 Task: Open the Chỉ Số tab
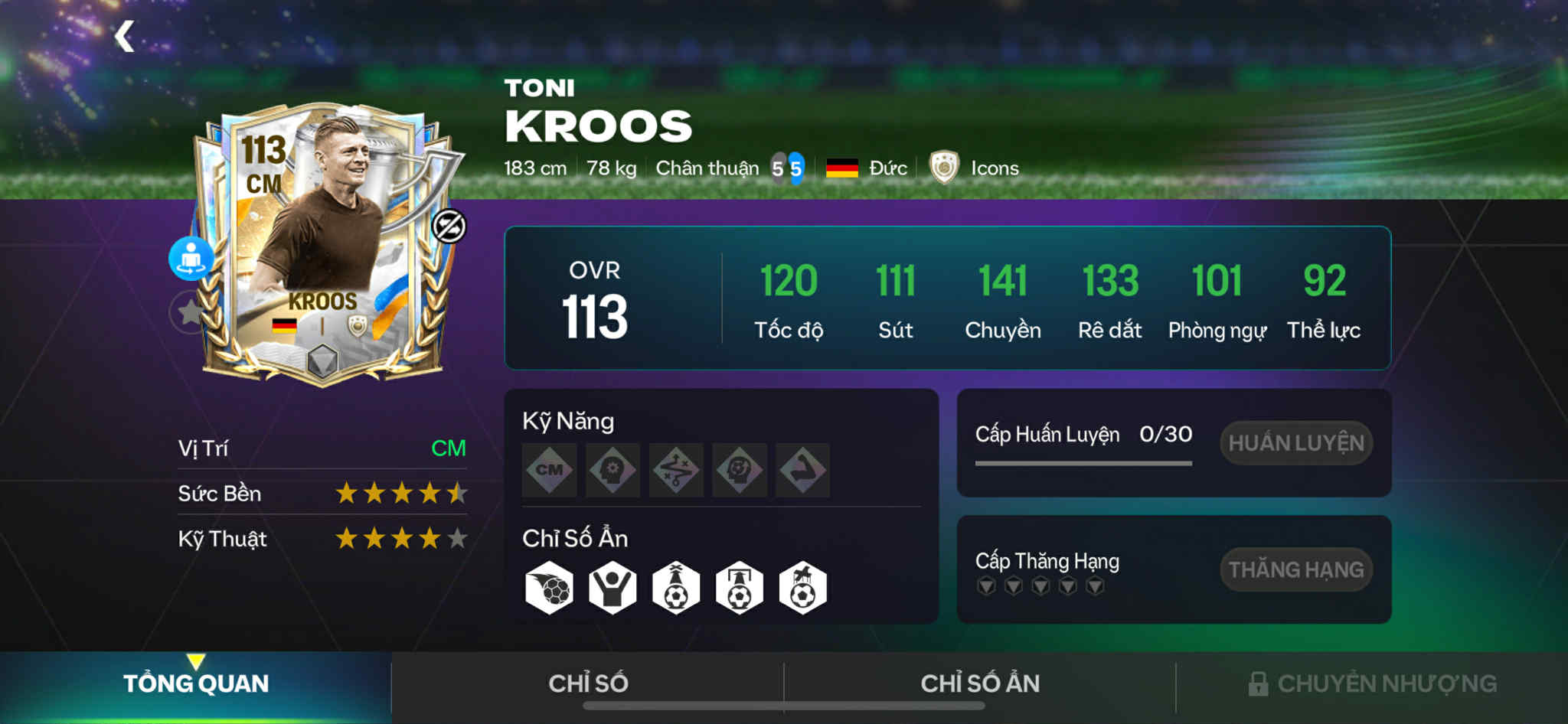(x=588, y=683)
